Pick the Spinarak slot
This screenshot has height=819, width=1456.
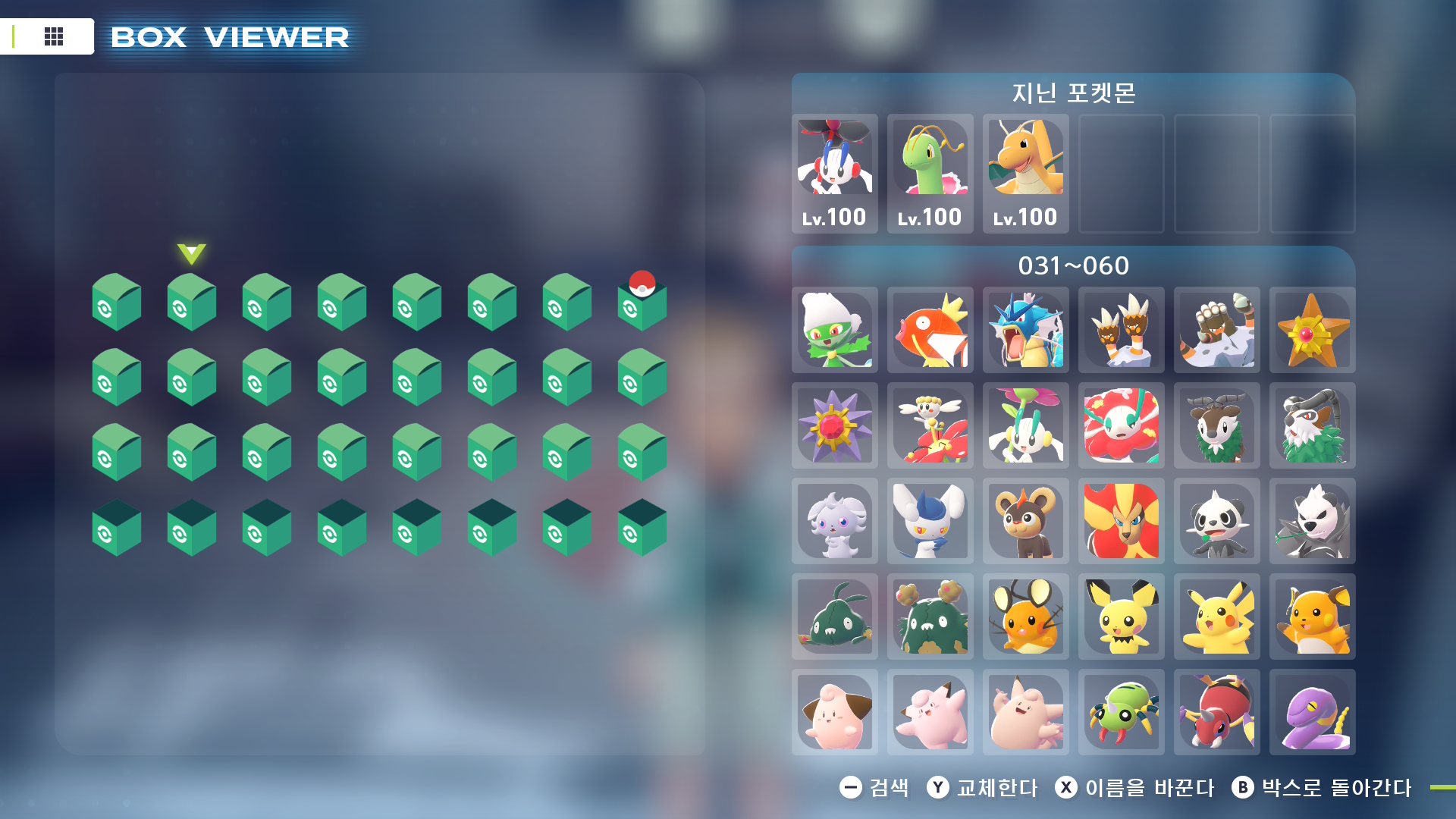[x=1121, y=712]
